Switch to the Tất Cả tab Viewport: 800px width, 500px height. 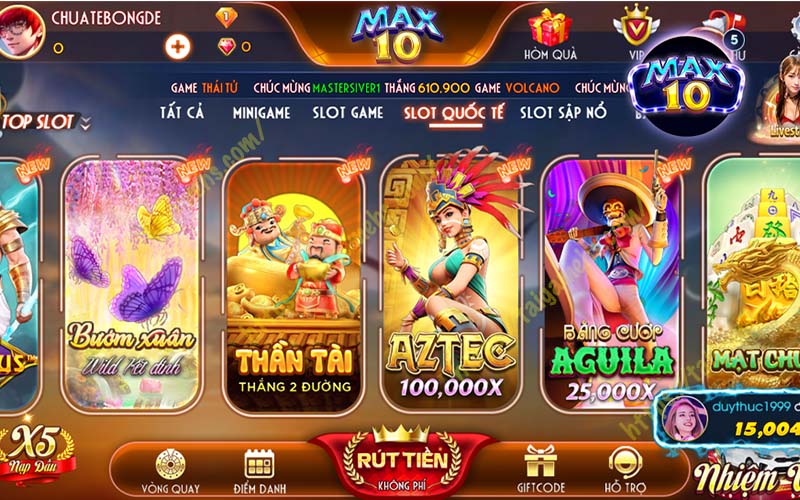[x=181, y=112]
